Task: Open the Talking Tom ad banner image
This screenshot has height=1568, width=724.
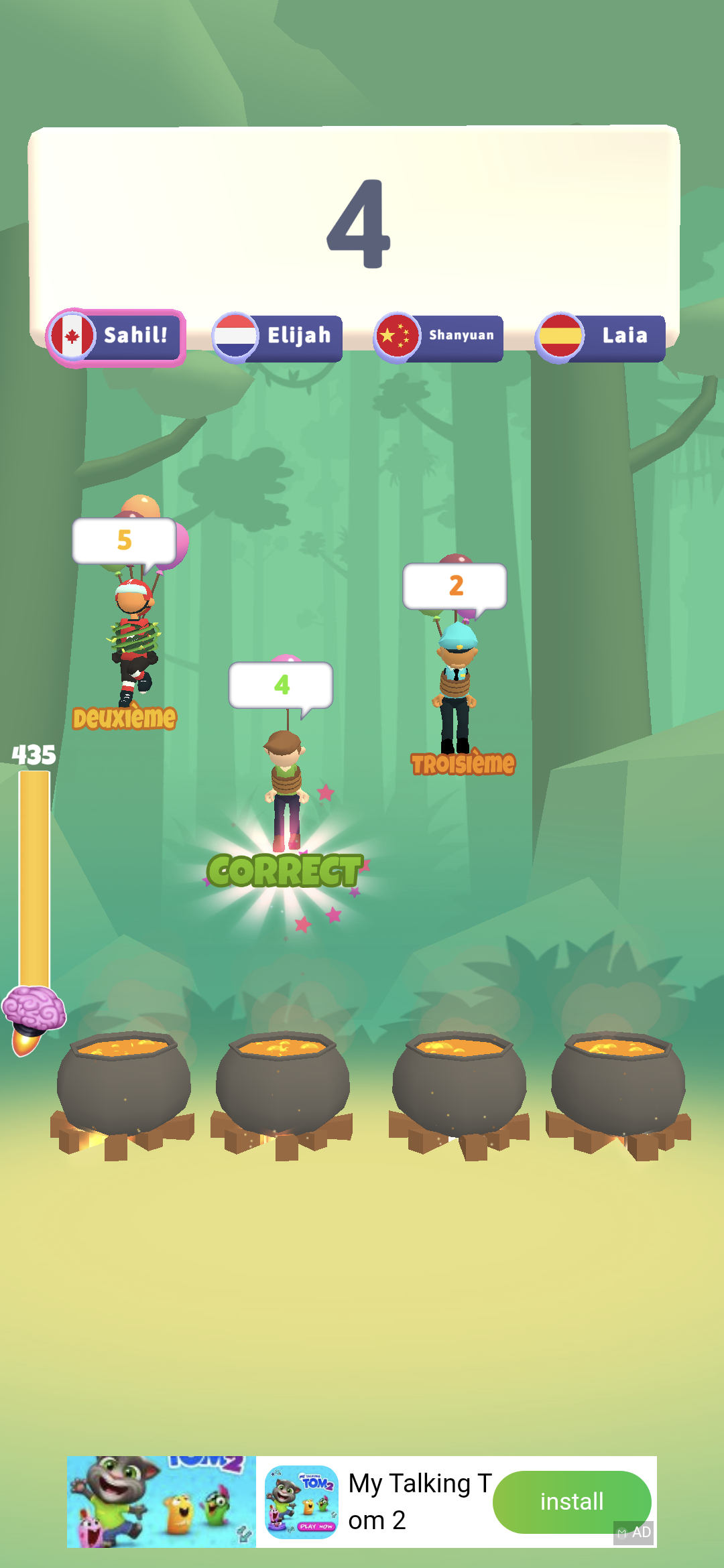Action: tap(161, 1502)
